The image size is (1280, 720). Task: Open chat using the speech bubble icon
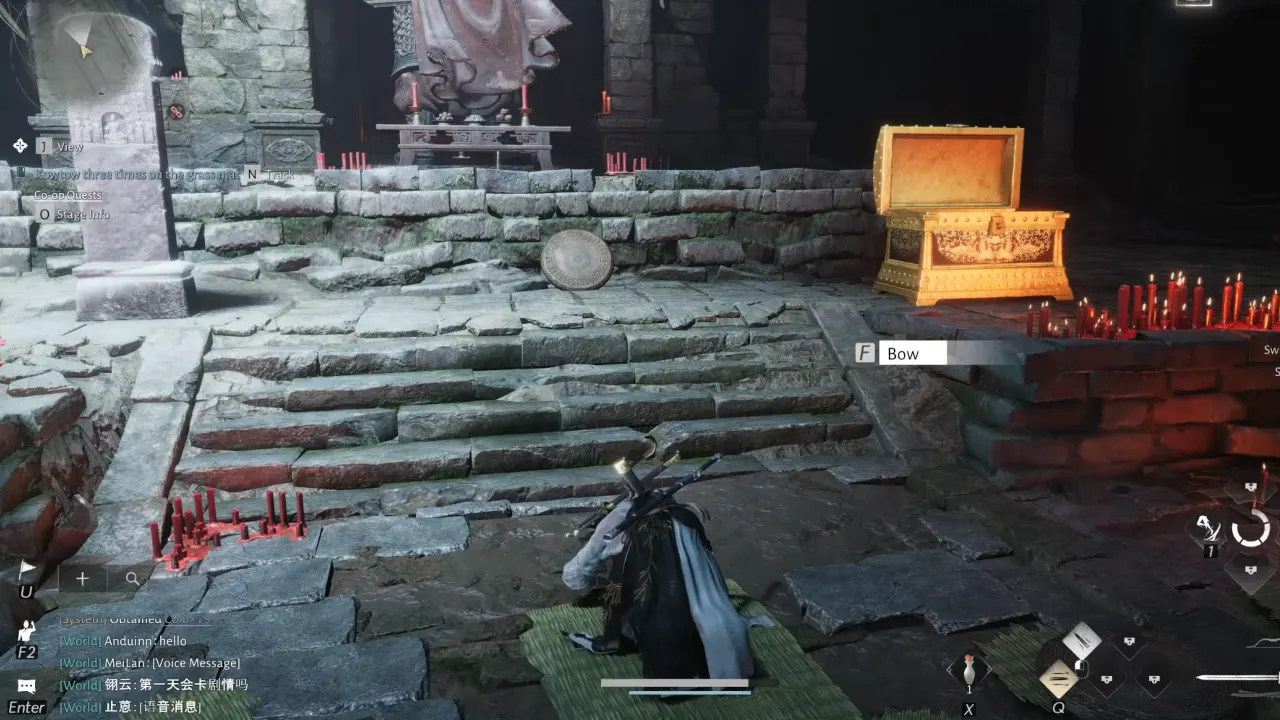(26, 685)
